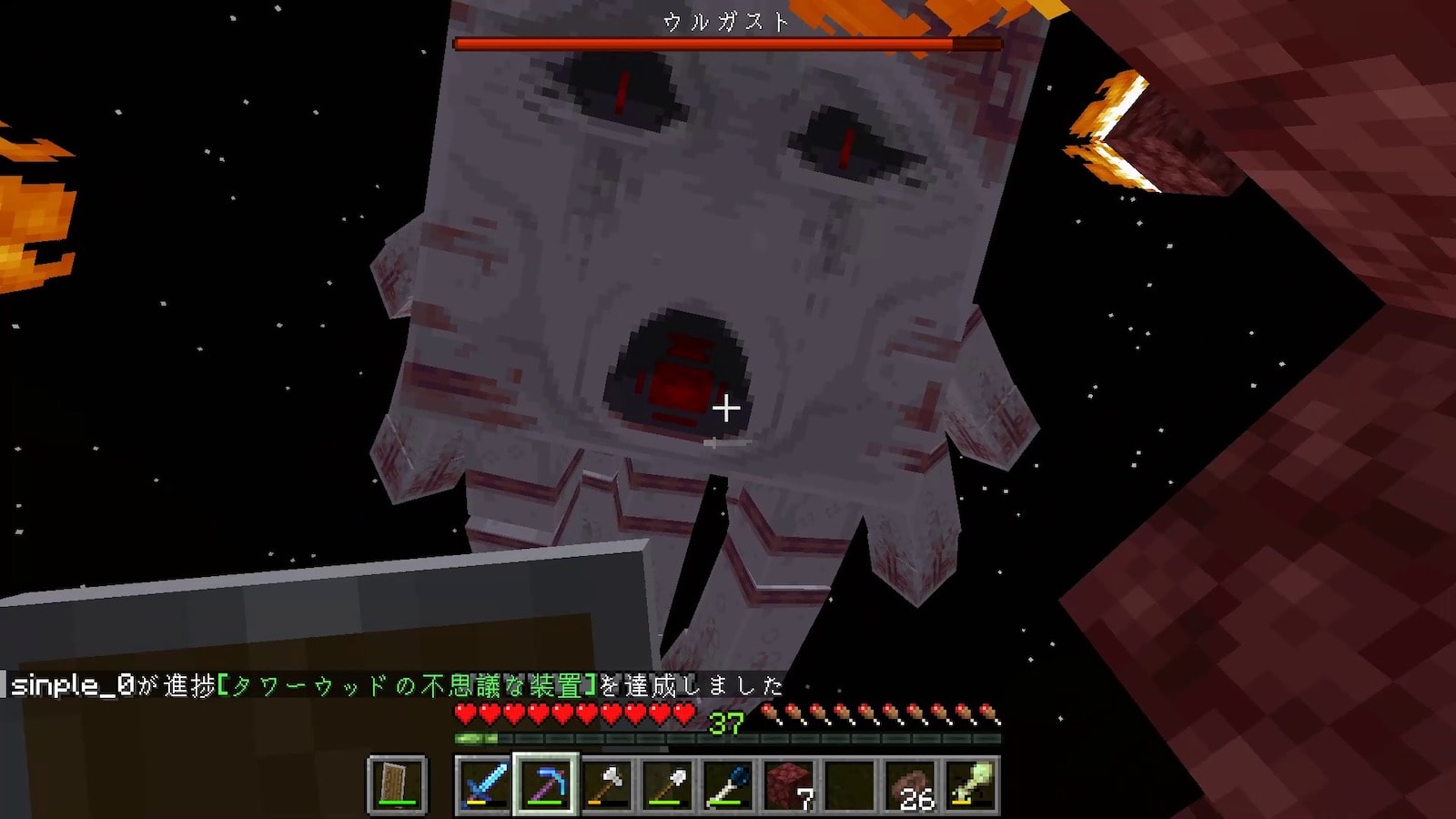The image size is (1456, 819).
Task: Switch to the iron axe slot
Action: click(606, 784)
